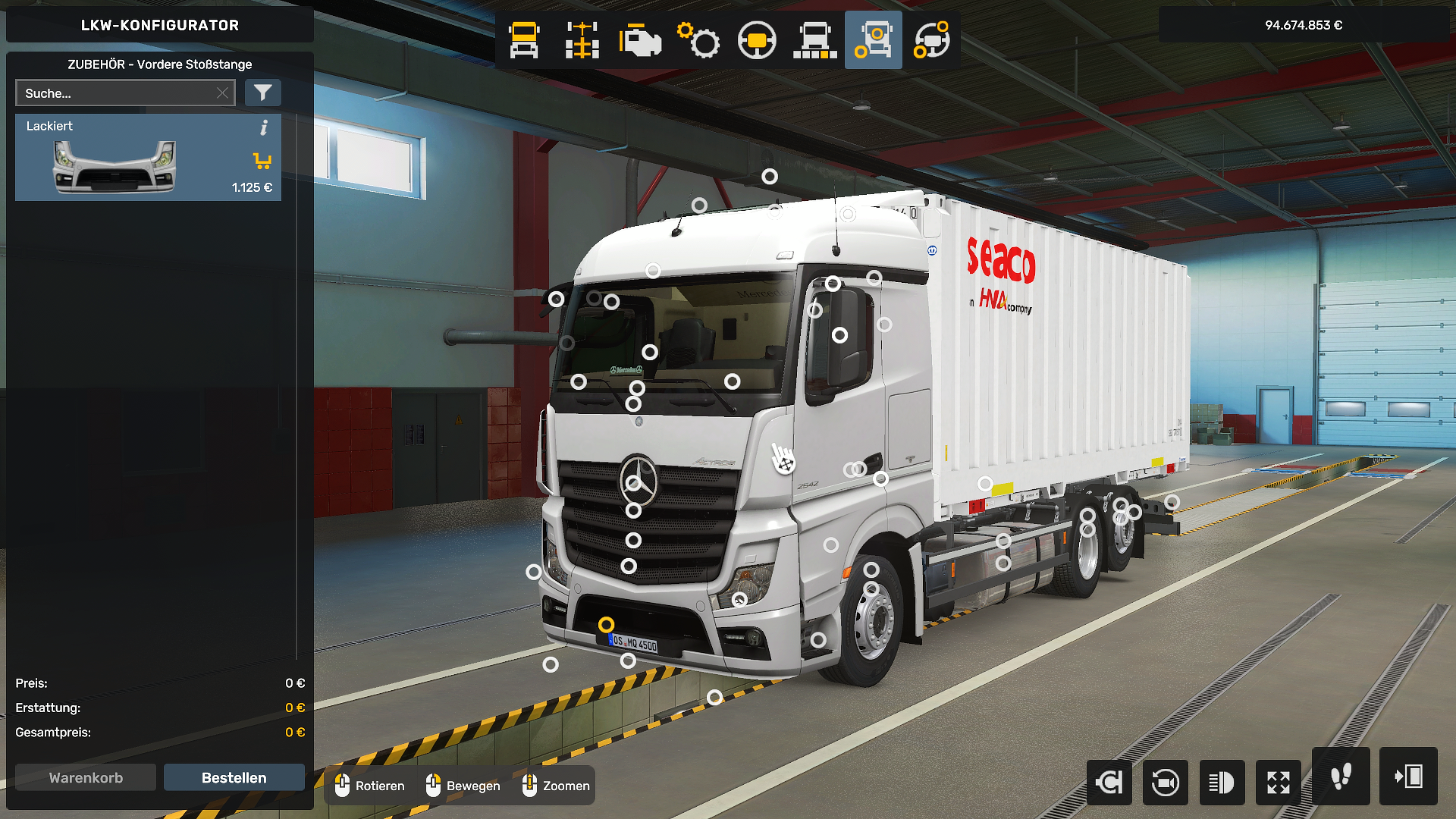The height and width of the screenshot is (819, 1456).
Task: Open the engine category tab
Action: click(x=640, y=40)
